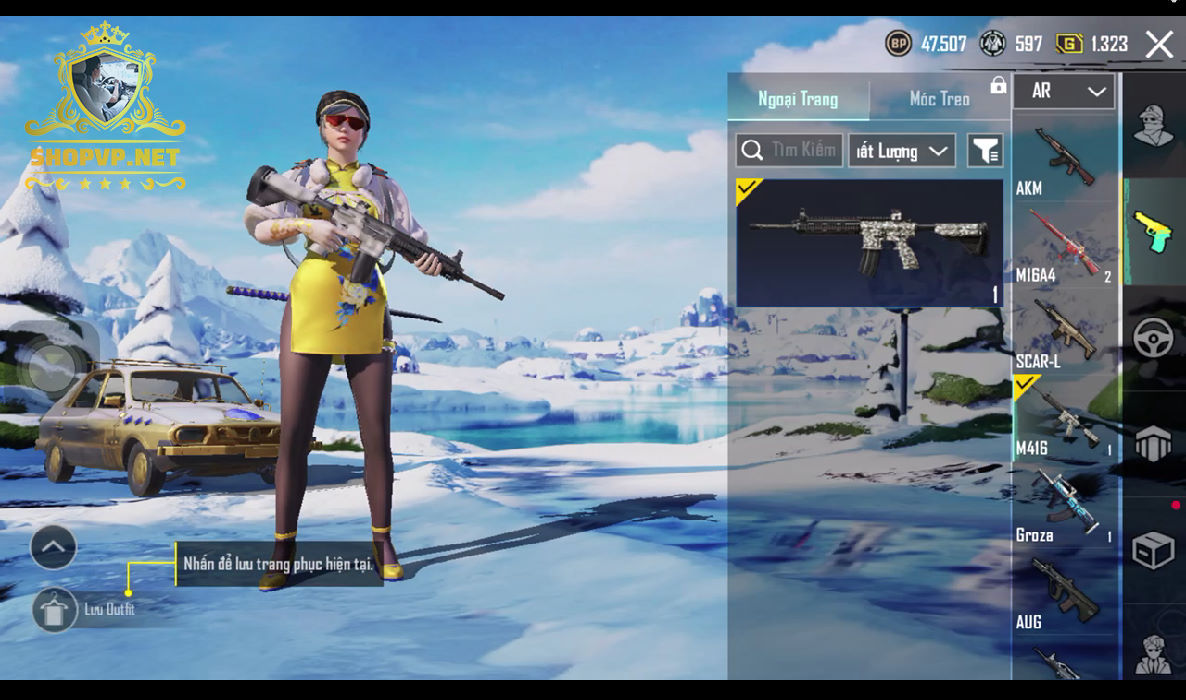Select the equipped M416 skin thumbnail
Screen dimensions: 1186x700
click(x=869, y=242)
